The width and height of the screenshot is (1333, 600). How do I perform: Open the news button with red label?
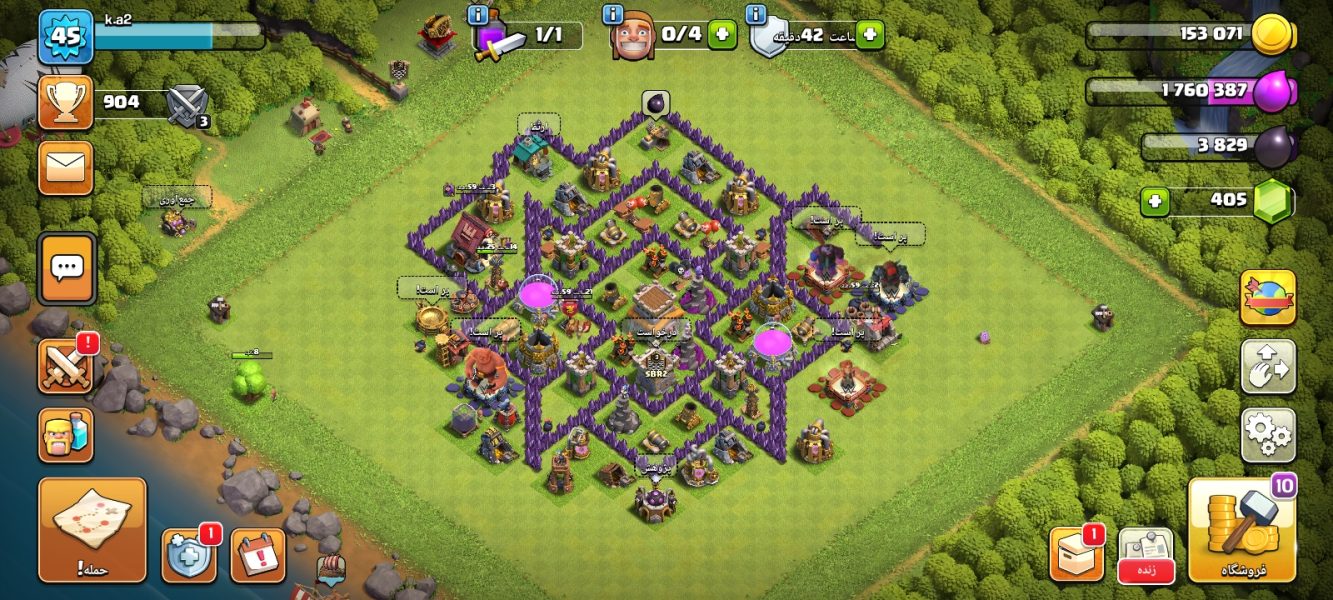click(1145, 554)
